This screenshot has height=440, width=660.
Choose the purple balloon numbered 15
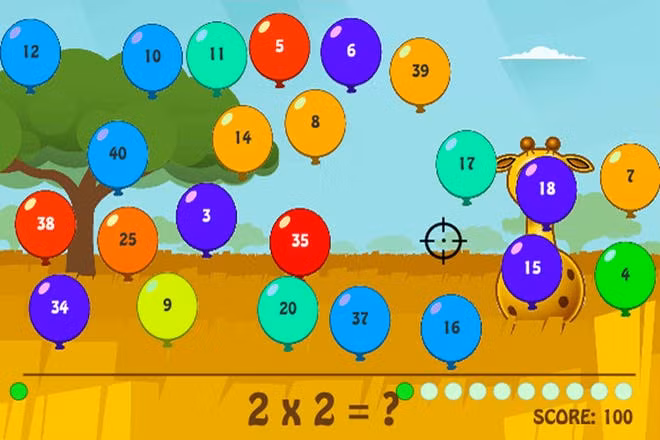pos(531,268)
